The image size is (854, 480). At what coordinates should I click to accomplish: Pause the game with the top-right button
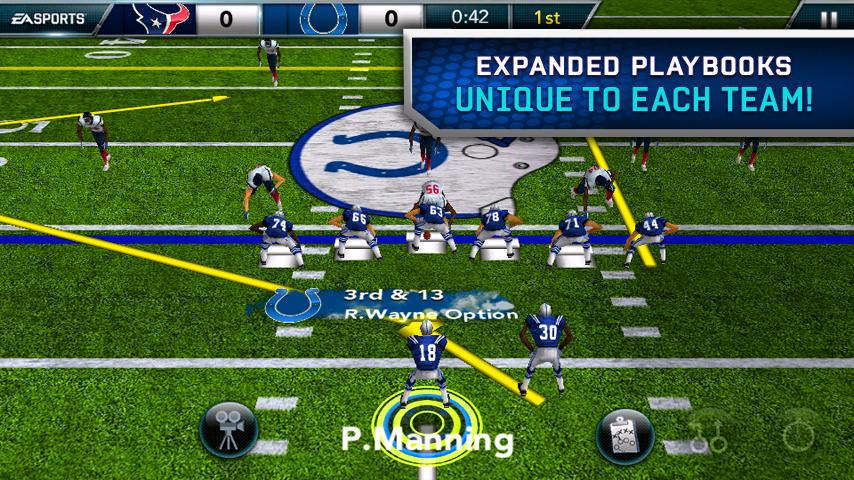828,17
